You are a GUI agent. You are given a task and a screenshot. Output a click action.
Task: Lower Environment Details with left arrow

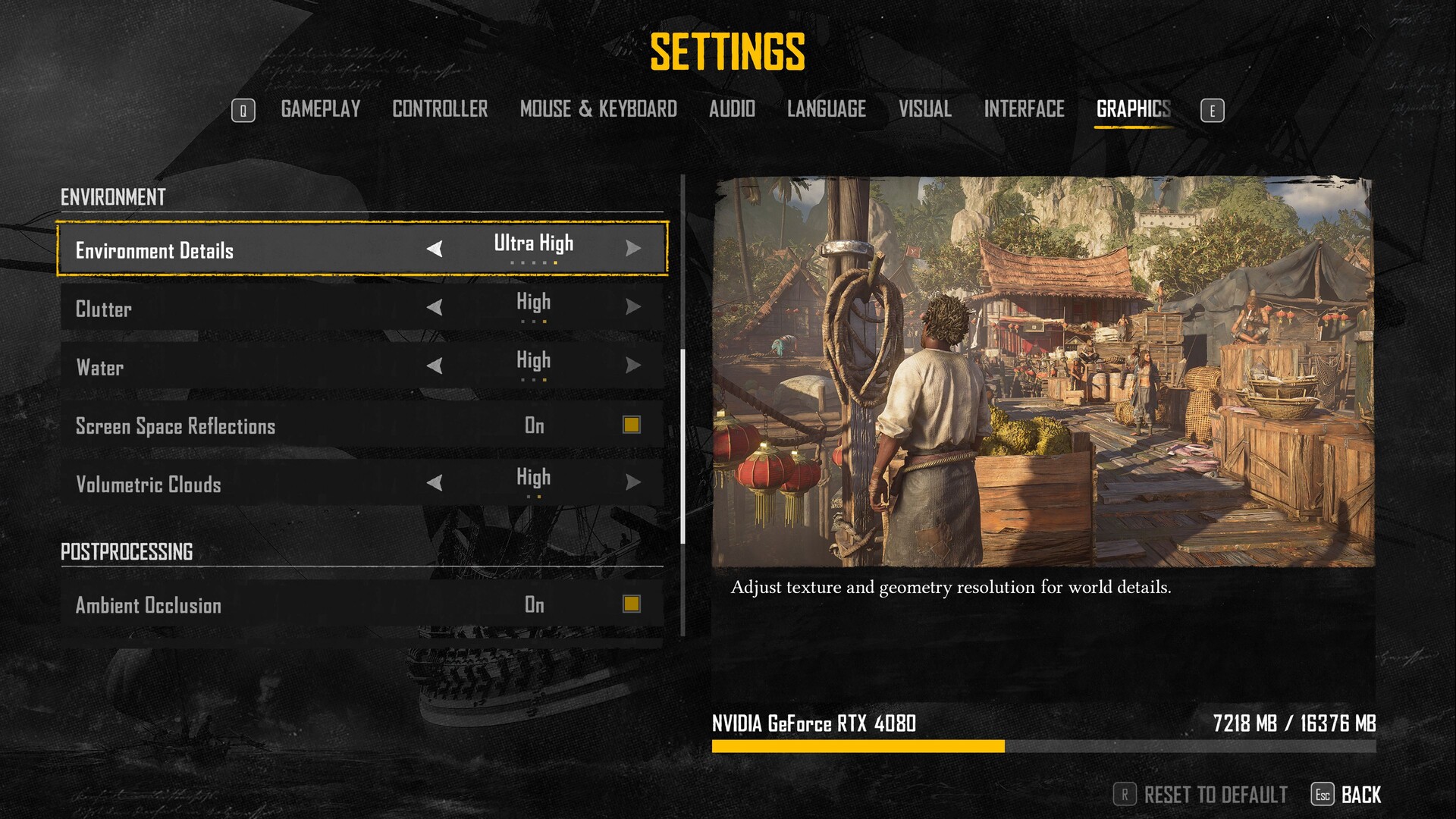click(435, 249)
